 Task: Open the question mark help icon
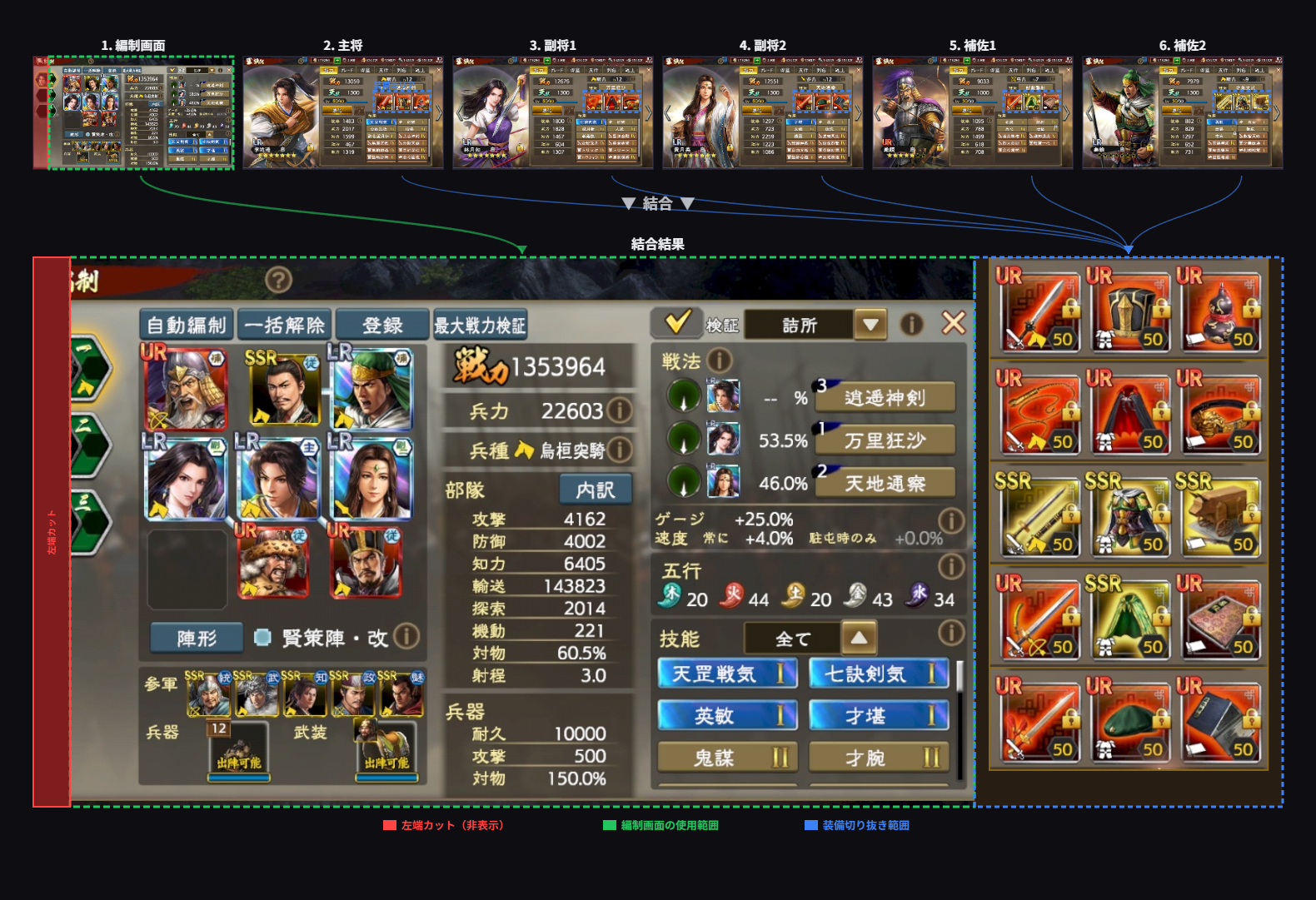tap(278, 280)
